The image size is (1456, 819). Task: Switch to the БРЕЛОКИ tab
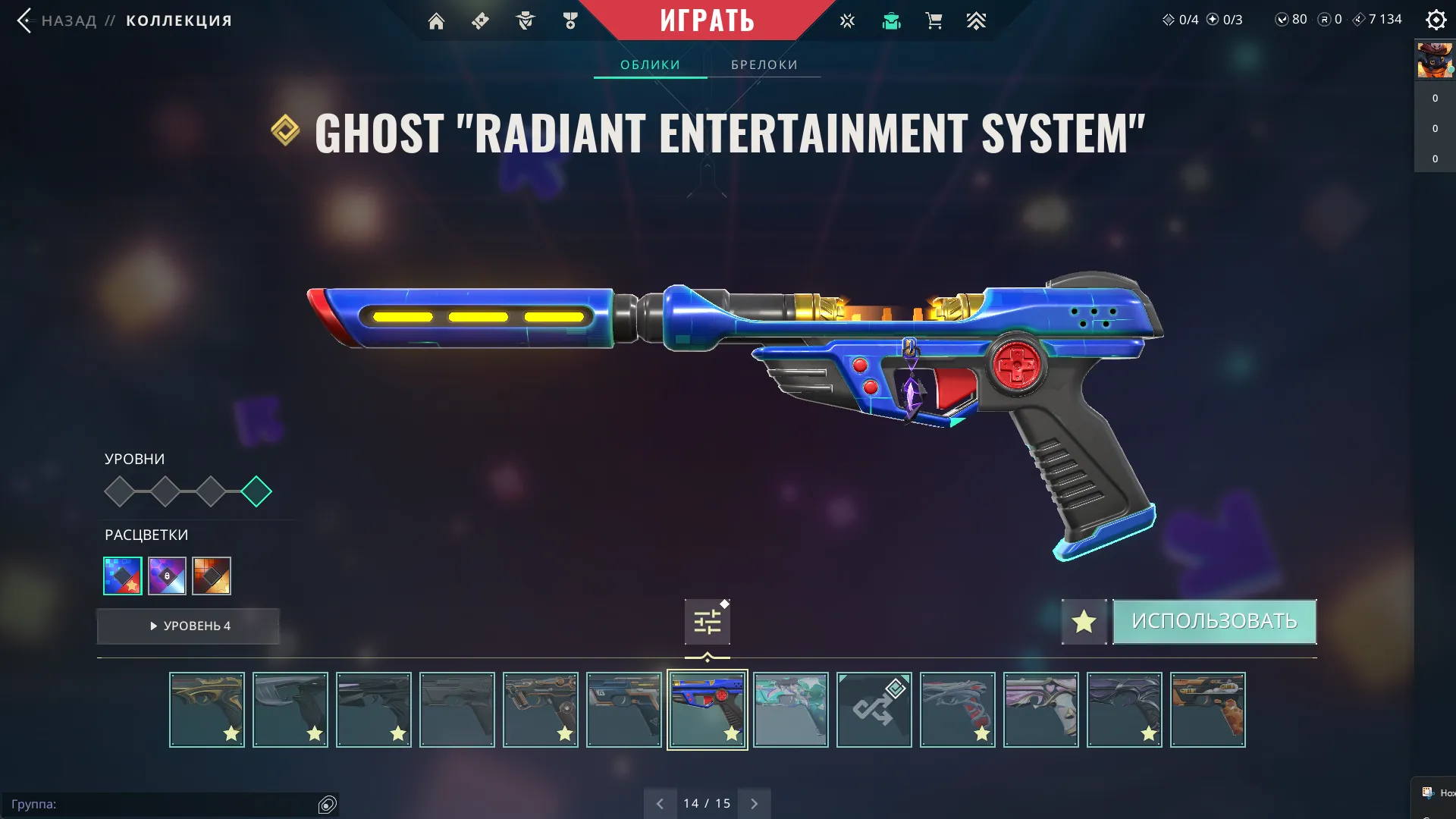pyautogui.click(x=764, y=64)
